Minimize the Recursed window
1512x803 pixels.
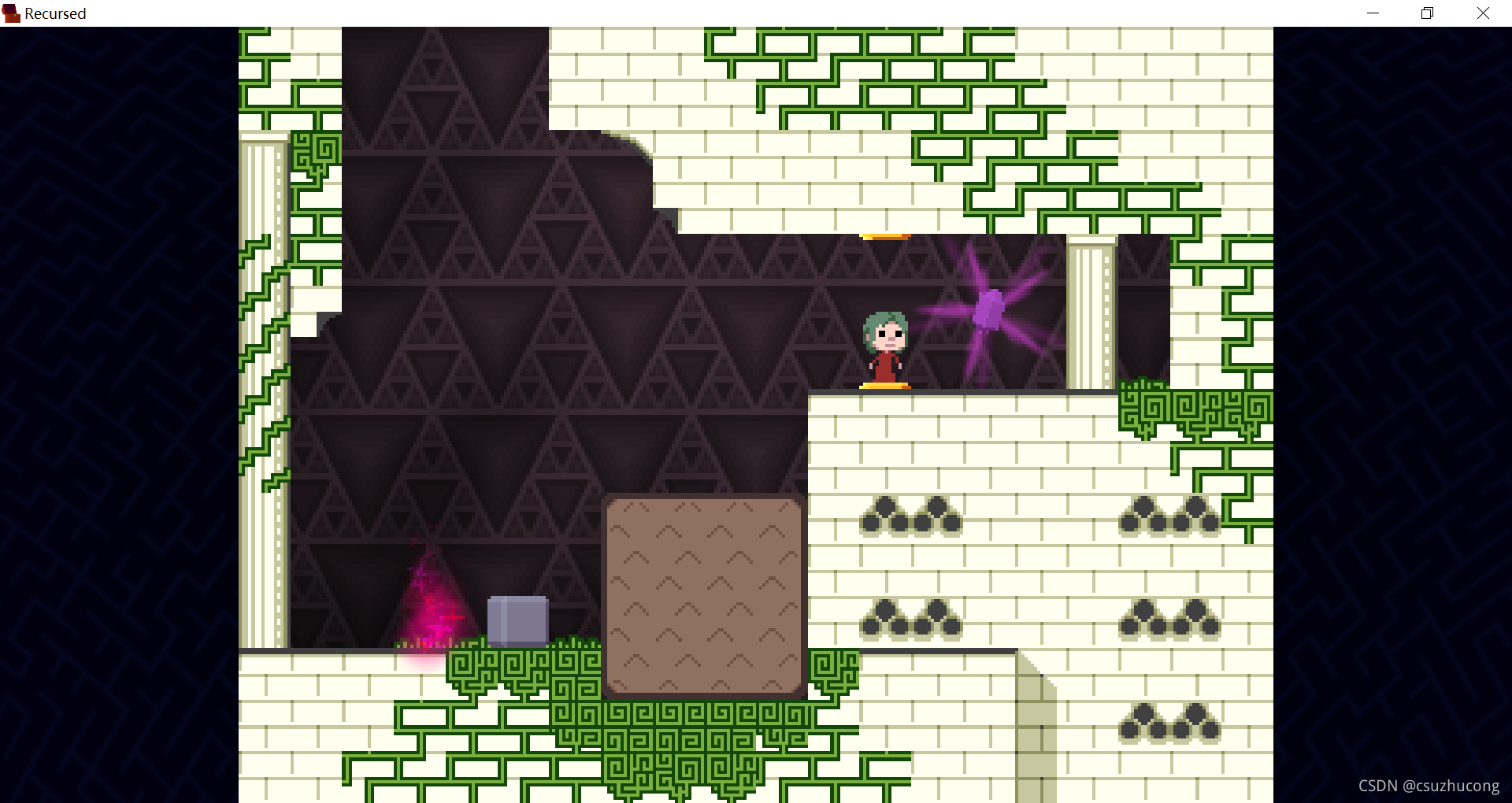pos(1373,13)
